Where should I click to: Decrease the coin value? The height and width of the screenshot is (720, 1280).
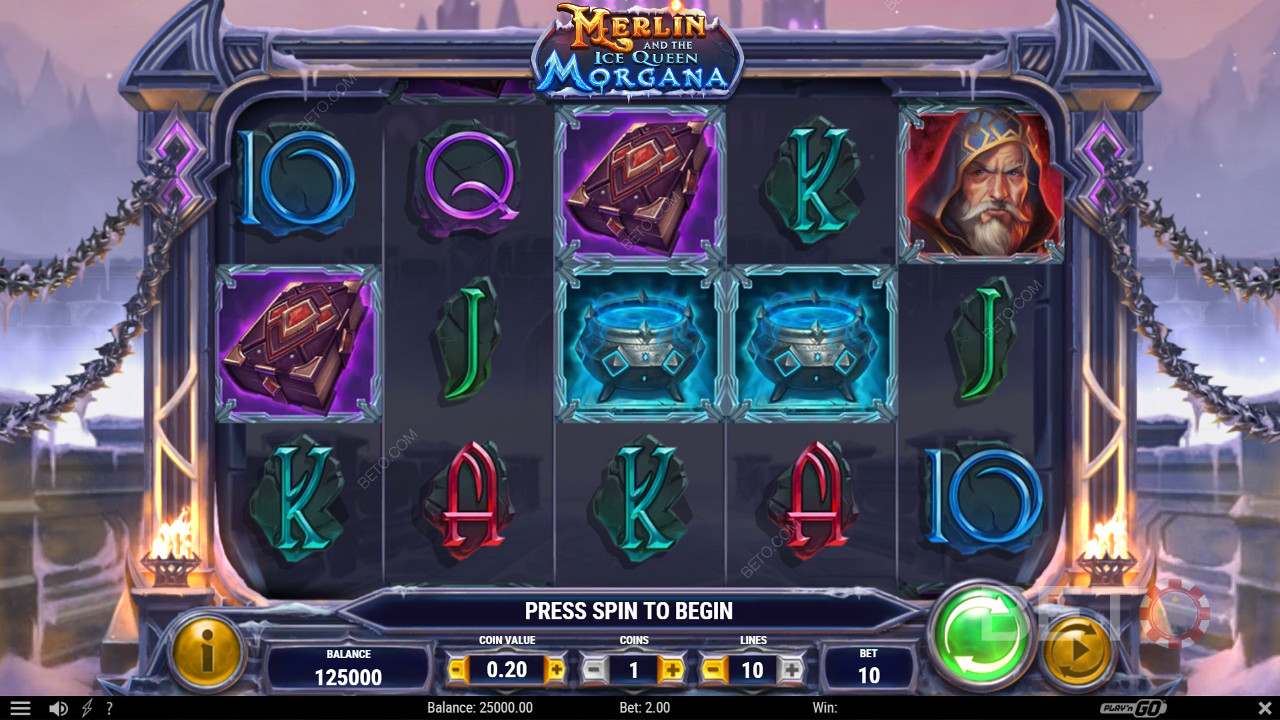tap(458, 669)
